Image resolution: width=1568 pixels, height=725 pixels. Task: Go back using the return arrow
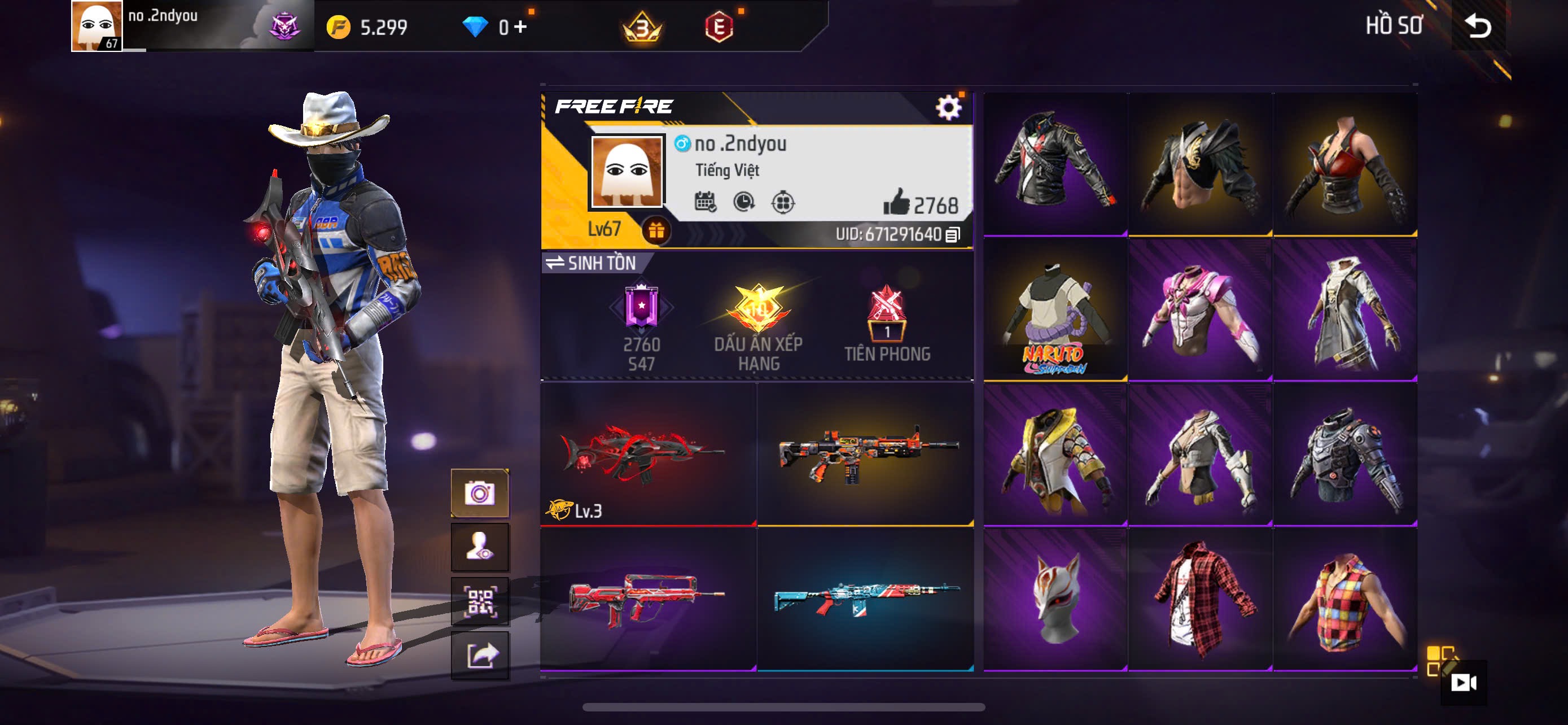[1478, 25]
